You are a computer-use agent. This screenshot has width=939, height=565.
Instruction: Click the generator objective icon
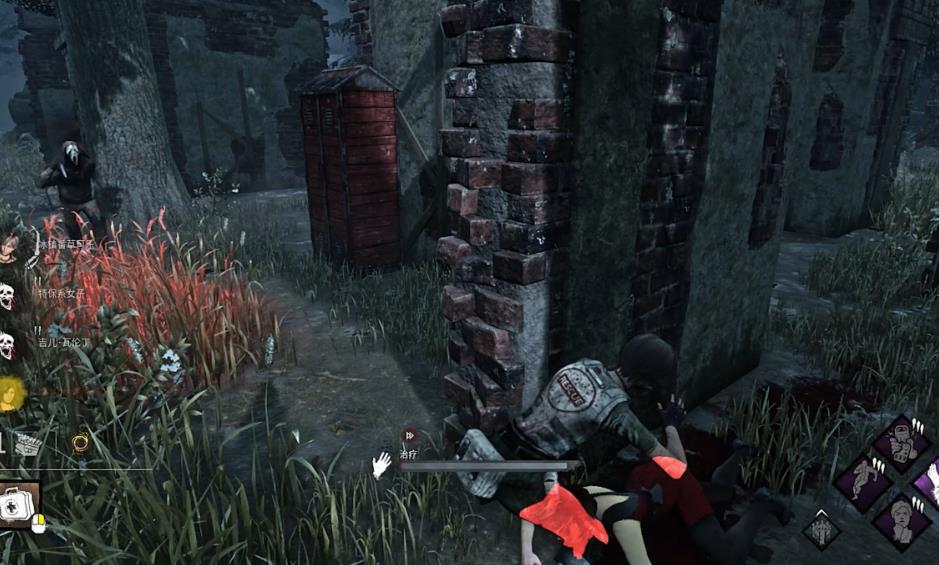pyautogui.click(x=28, y=444)
